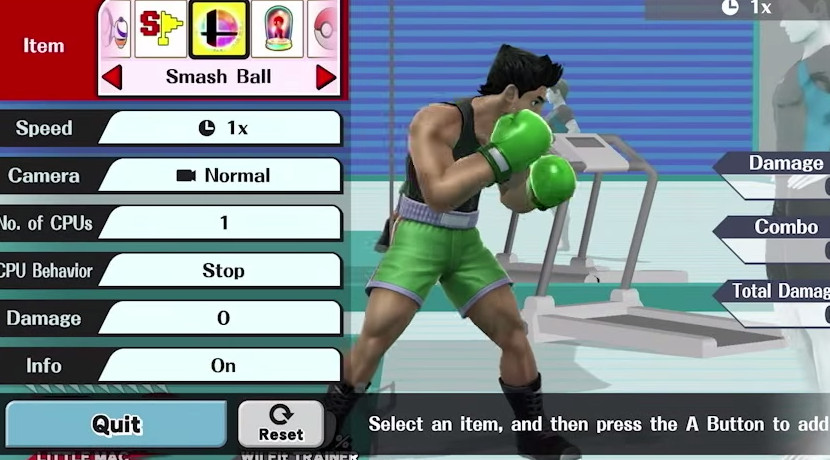Choose the Assist Trophy capsule item
This screenshot has height=460, width=830.
277,29
